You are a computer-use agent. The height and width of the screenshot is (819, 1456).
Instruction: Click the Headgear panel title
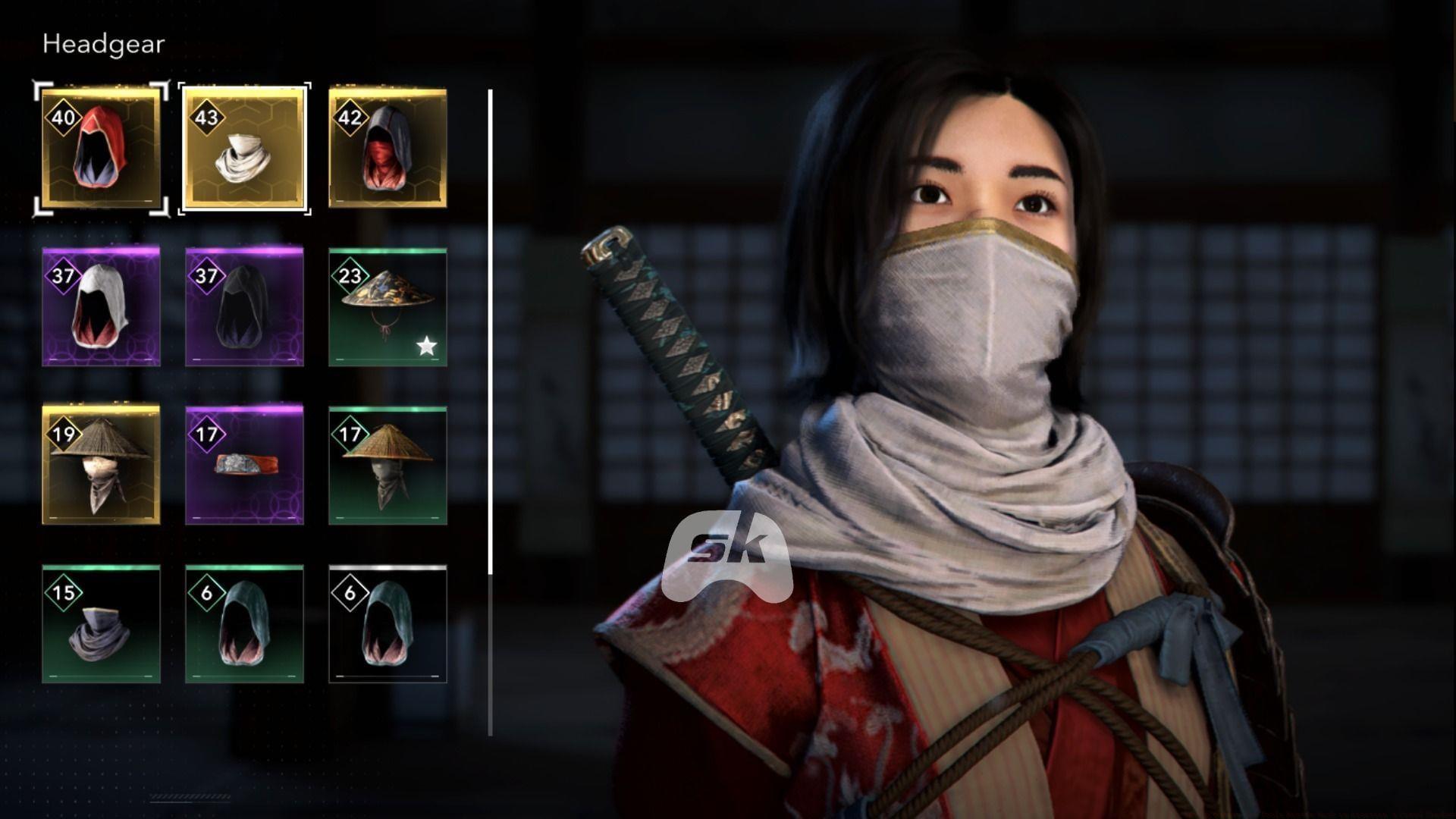coord(103,43)
